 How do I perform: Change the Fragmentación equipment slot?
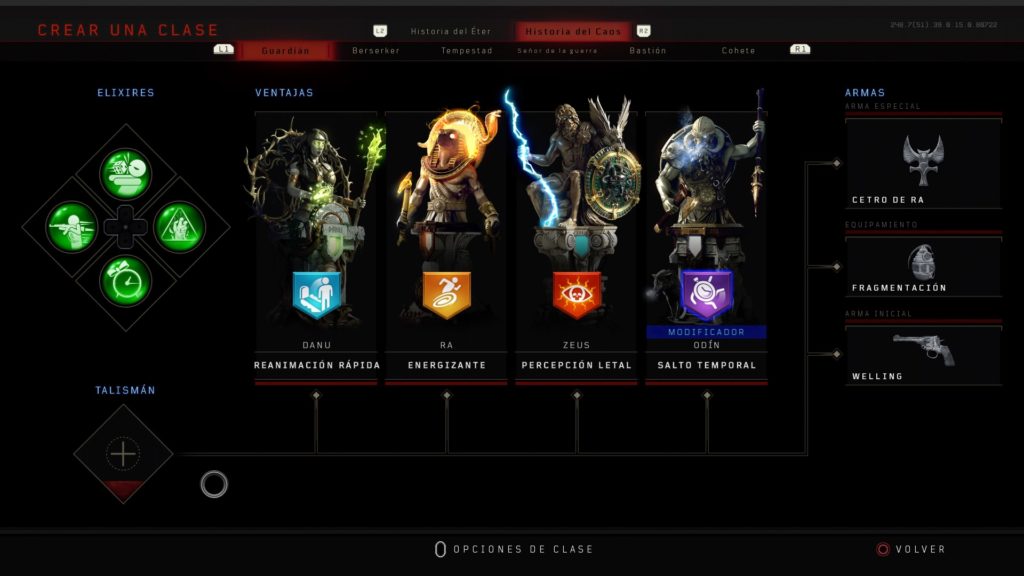(922, 267)
